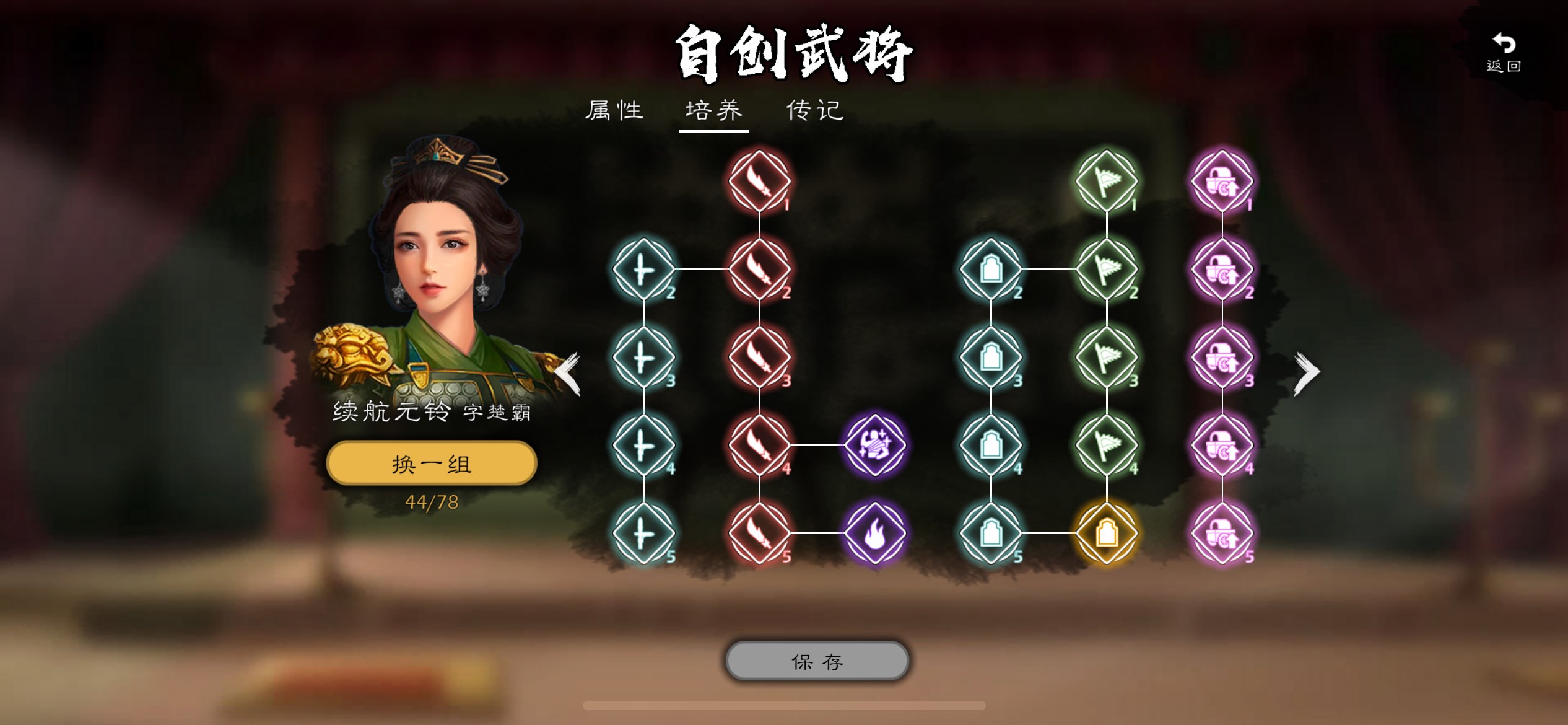Viewport: 1568px width, 725px height.
Task: Click the yellow 换一组 button
Action: 431,464
